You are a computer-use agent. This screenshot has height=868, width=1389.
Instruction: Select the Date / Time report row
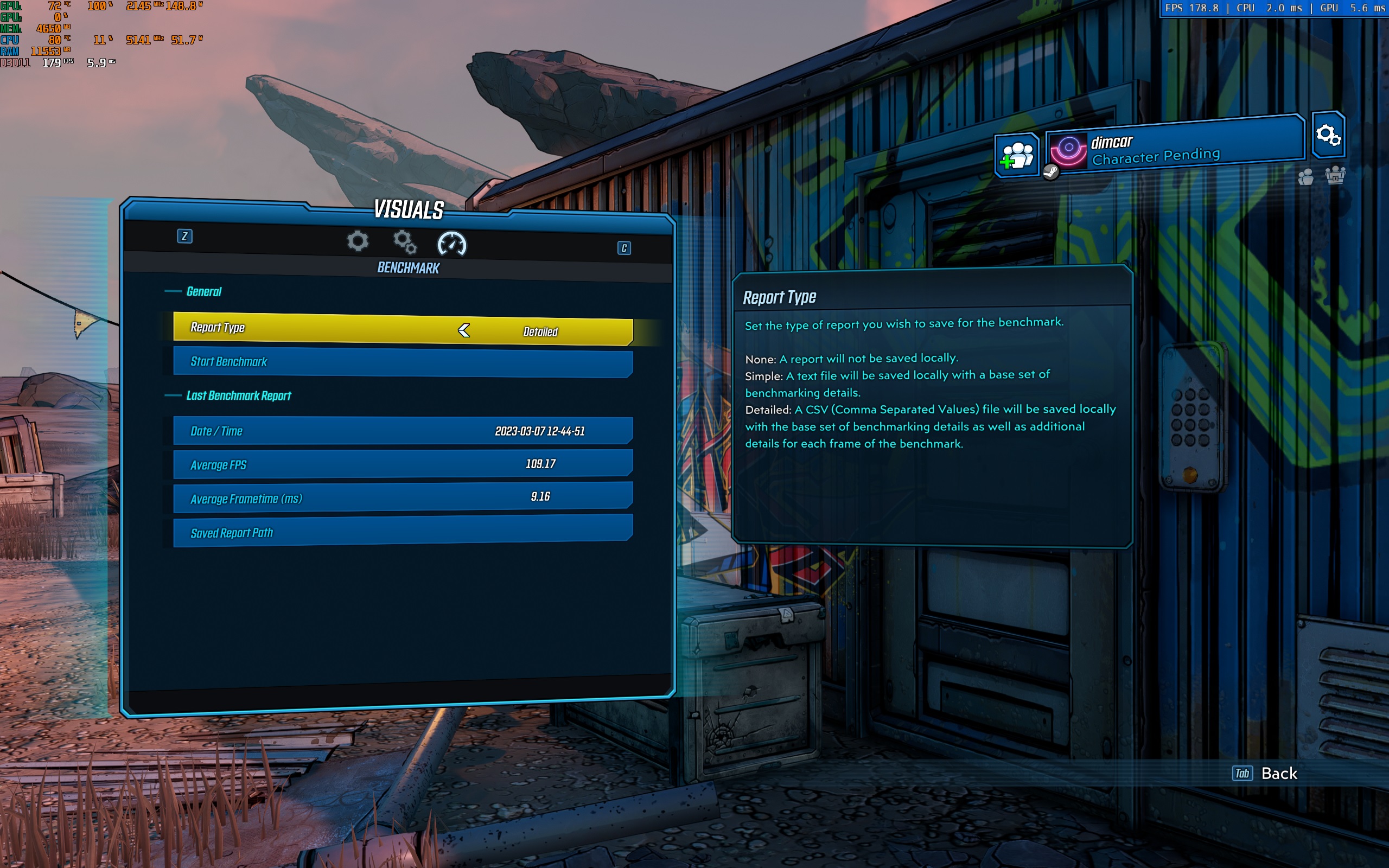[402, 431]
